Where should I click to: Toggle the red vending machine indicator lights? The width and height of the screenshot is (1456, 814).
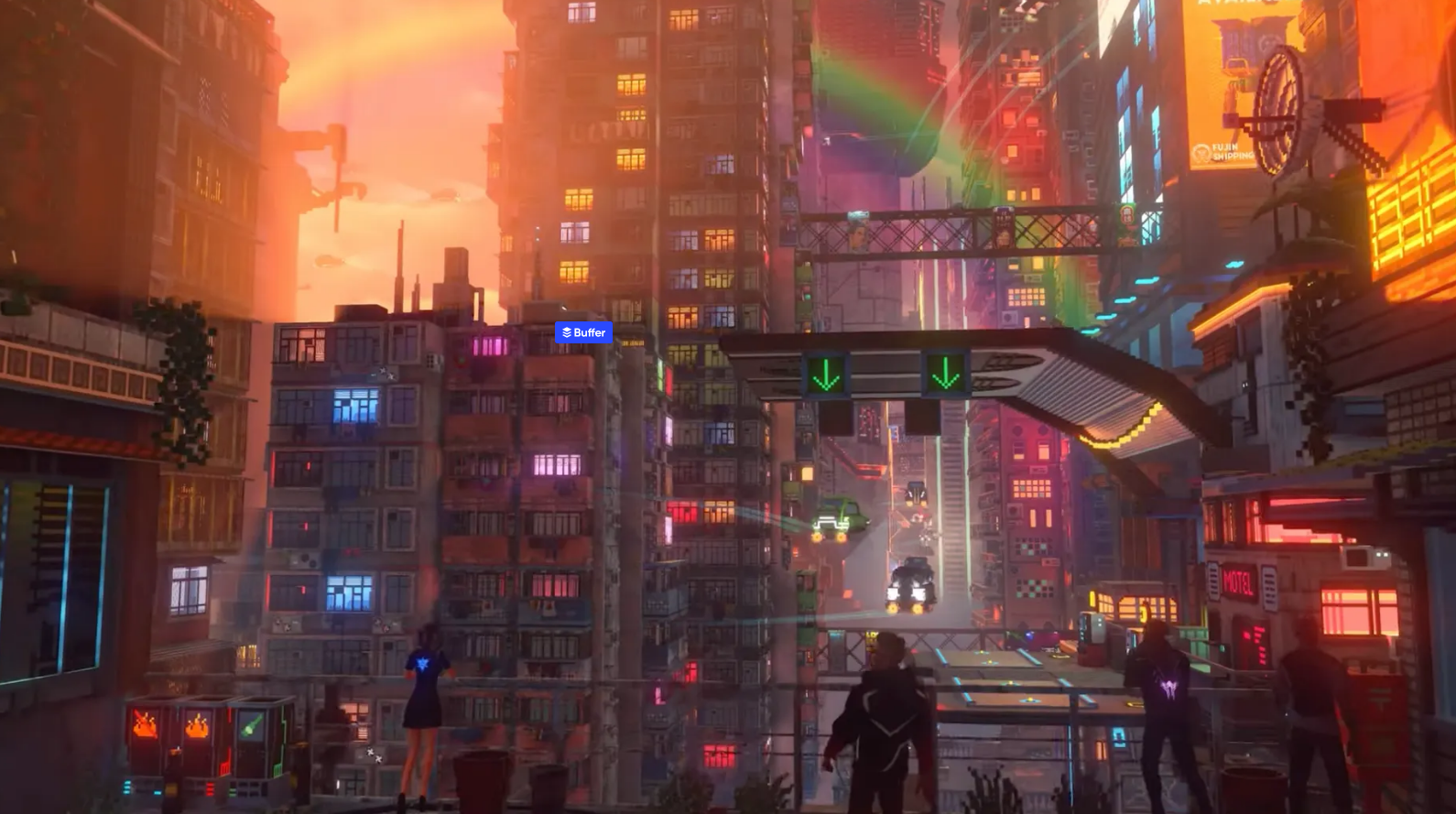pos(209,787)
